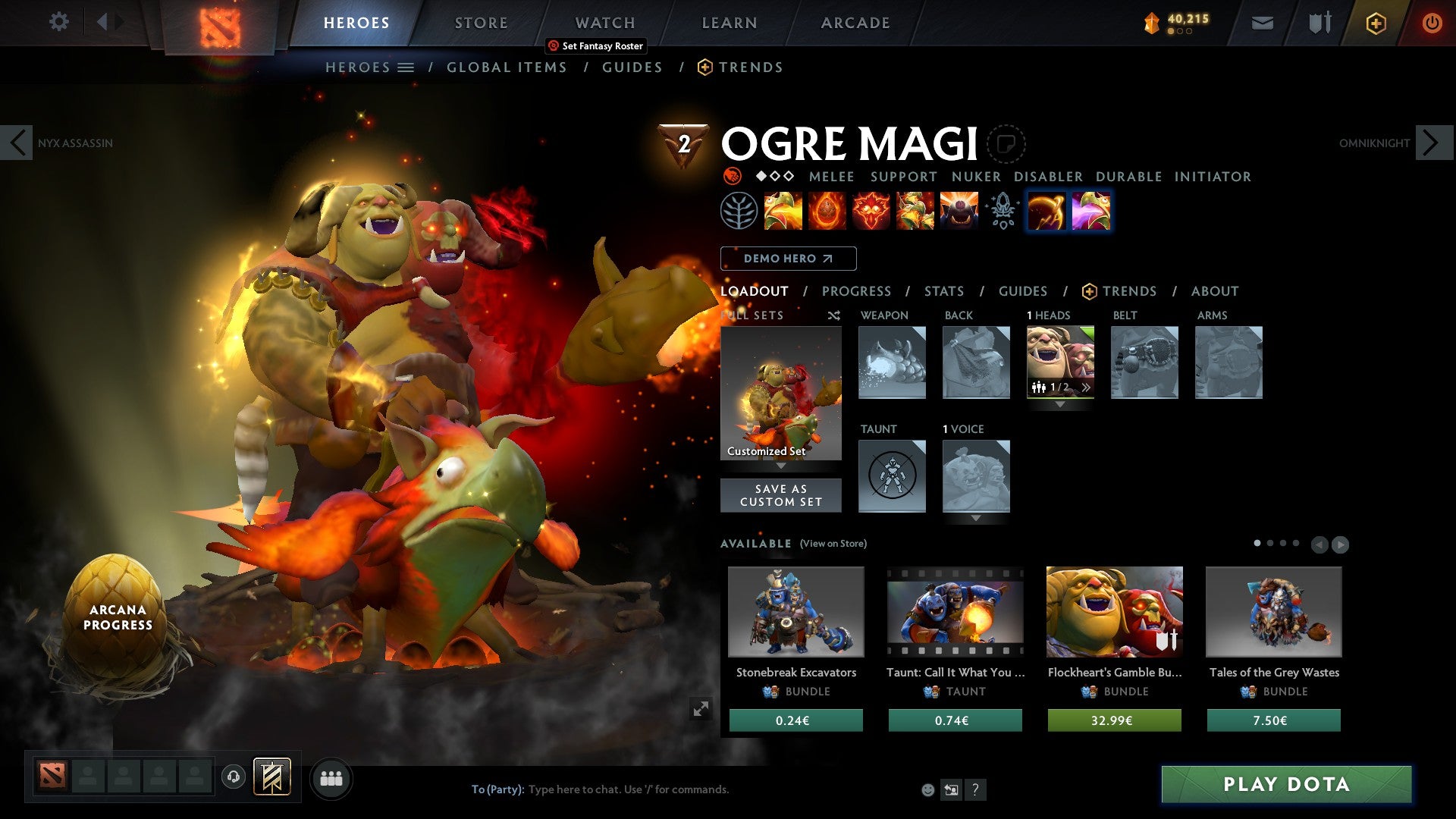Open messages via the envelope icon
Viewport: 1456px width, 819px height.
tap(1262, 23)
